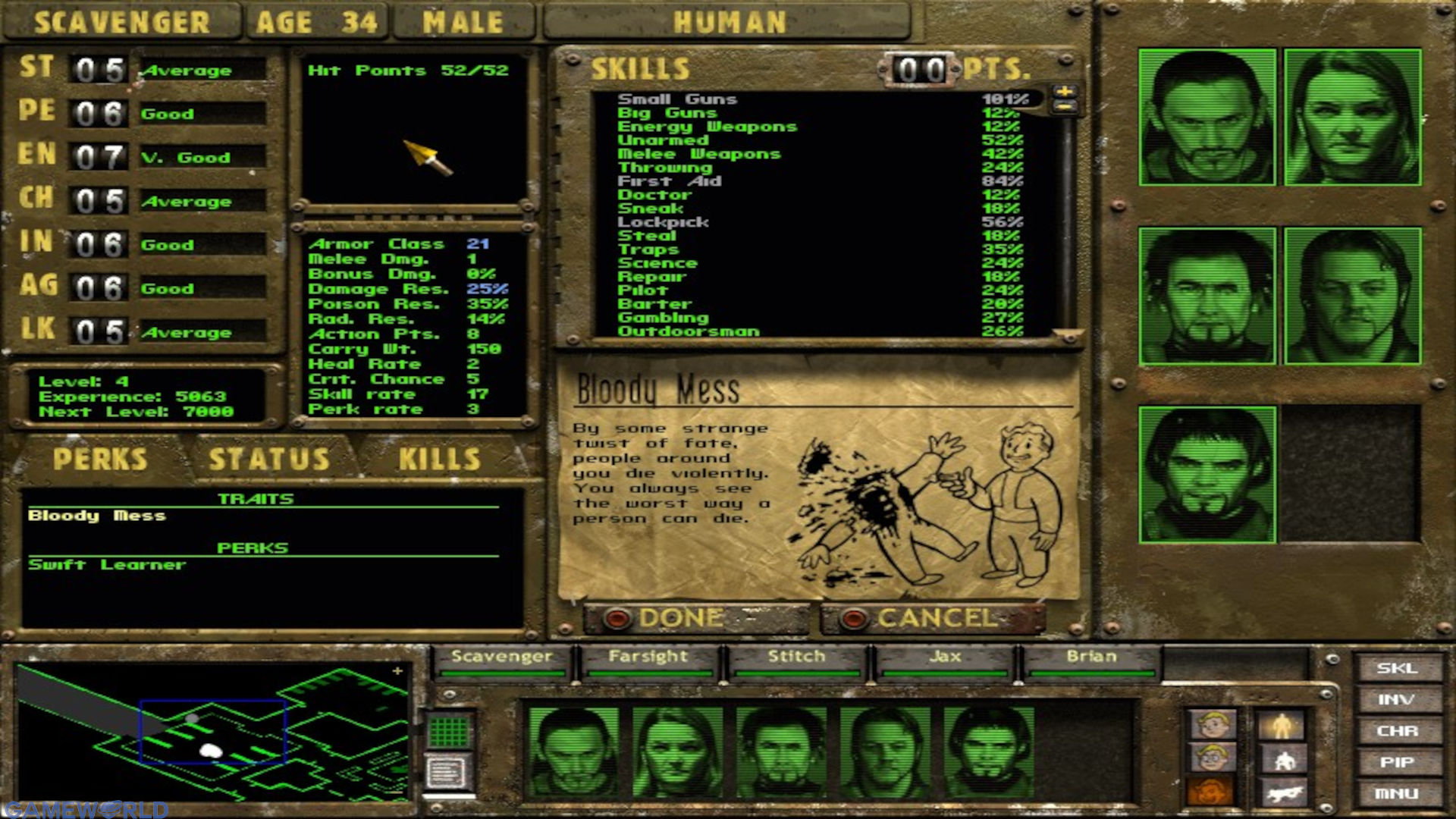Open the INV inventory panel
This screenshot has width=1456, height=819.
pyautogui.click(x=1398, y=700)
